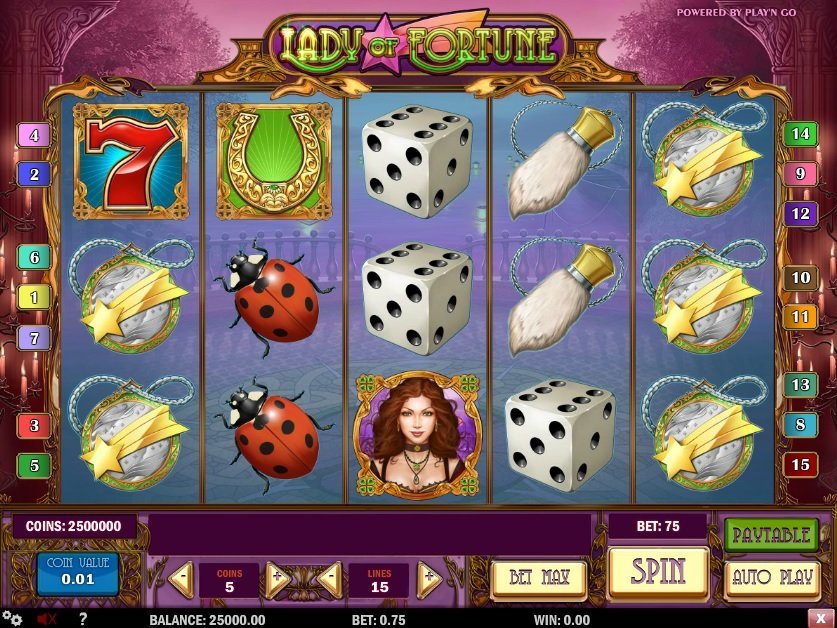Viewport: 837px width, 628px height.
Task: Open help with the question mark
Action: [82, 619]
